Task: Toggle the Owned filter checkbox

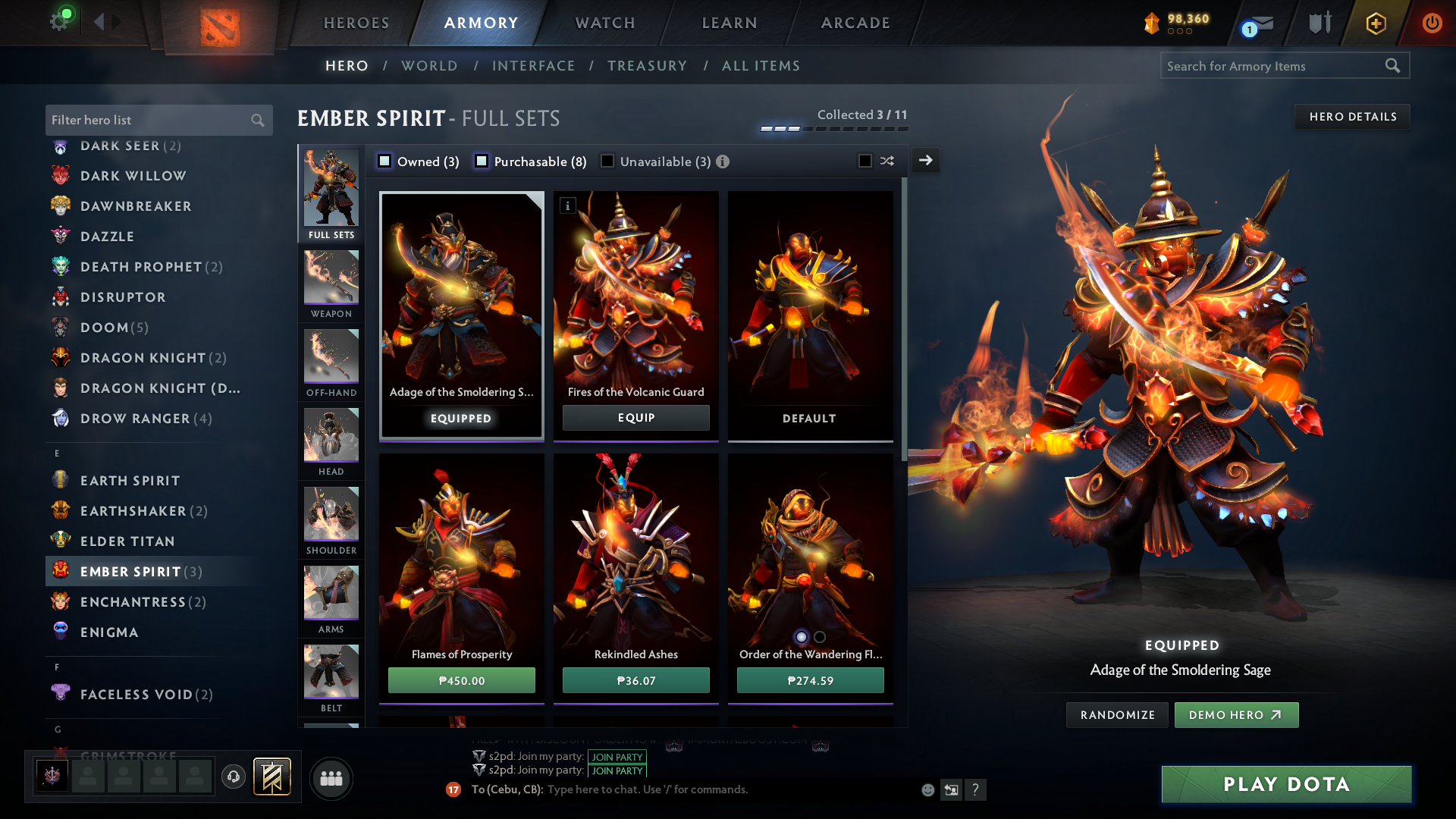Action: click(x=385, y=161)
